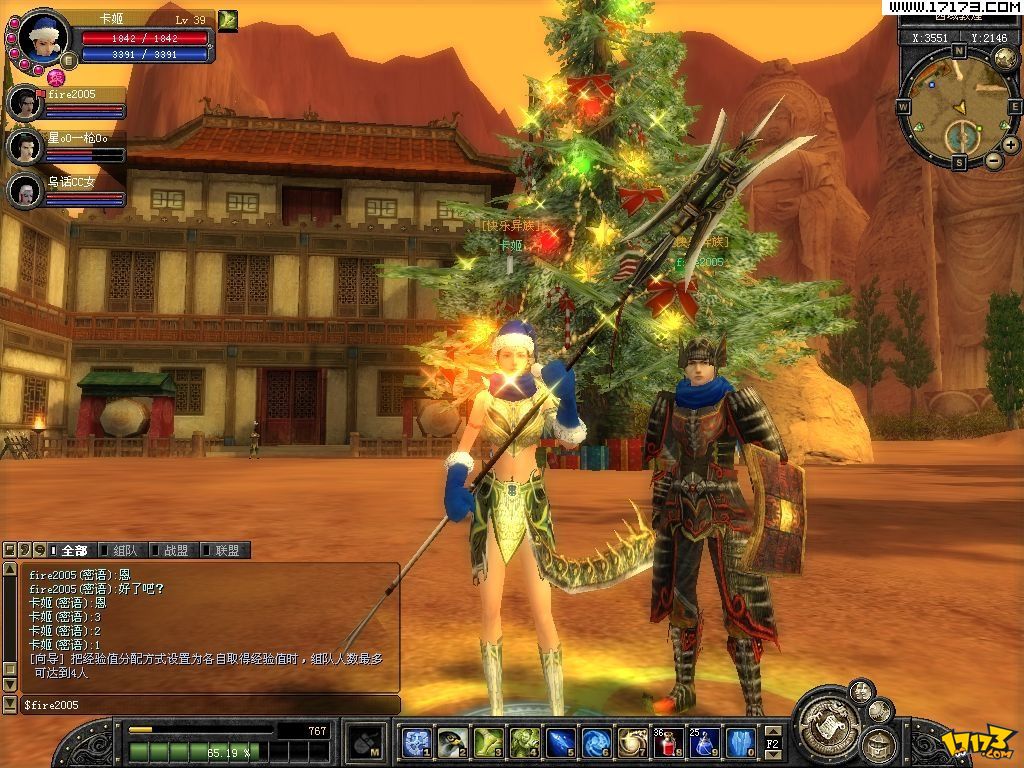Select party member fire2005's portrait

point(24,103)
